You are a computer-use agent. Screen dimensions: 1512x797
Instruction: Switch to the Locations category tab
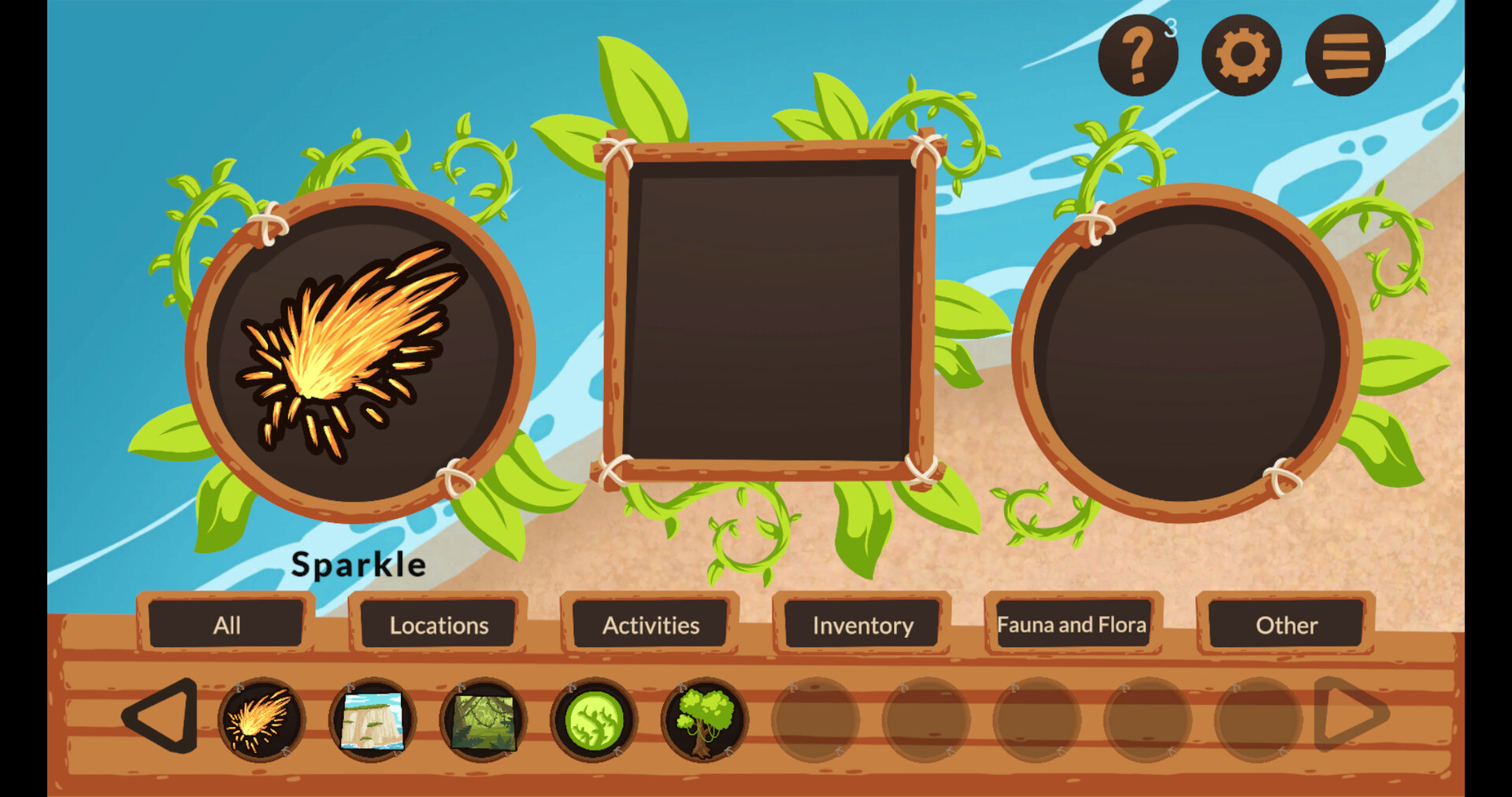[437, 625]
